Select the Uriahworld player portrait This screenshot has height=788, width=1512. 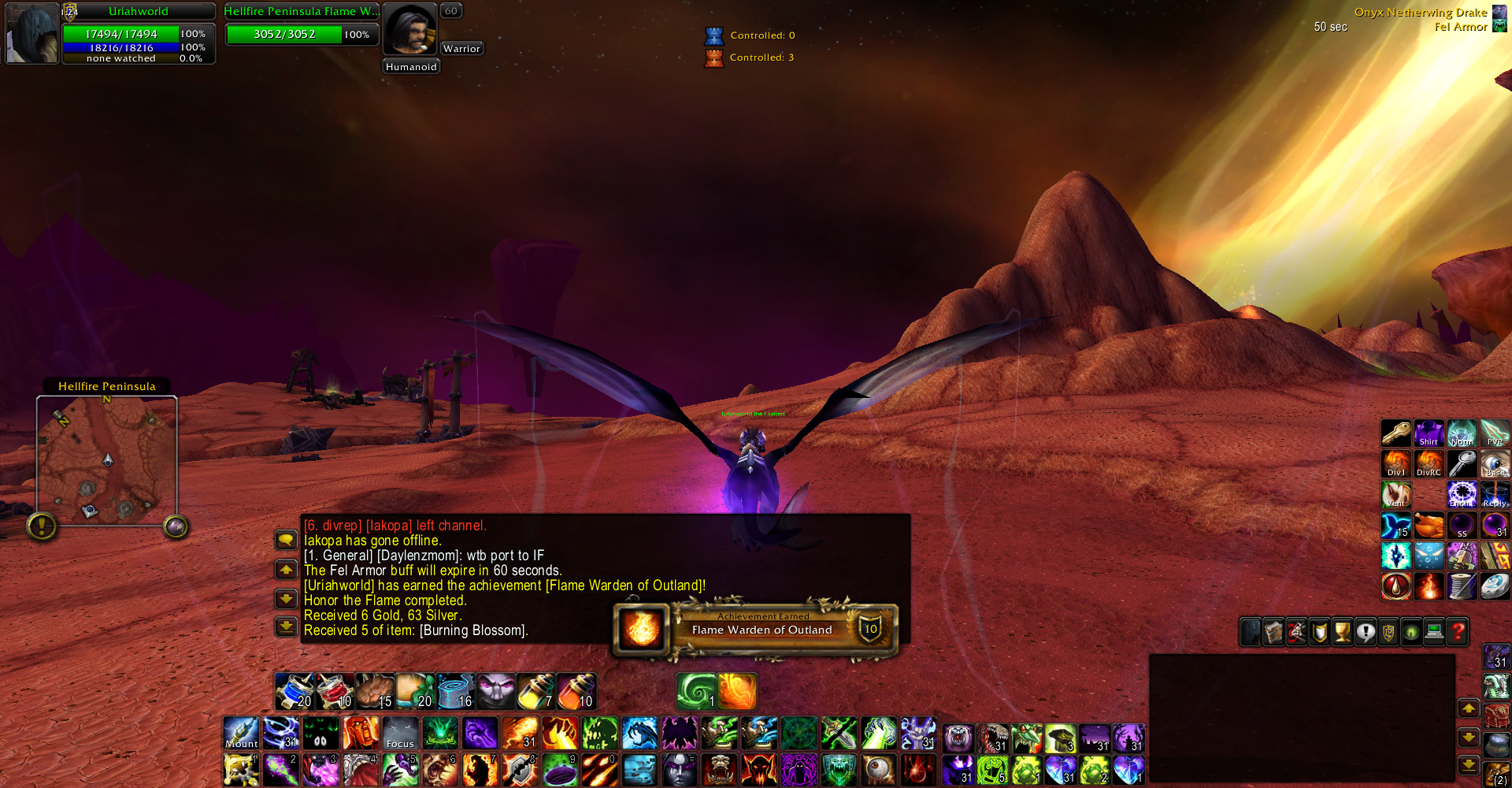32,34
